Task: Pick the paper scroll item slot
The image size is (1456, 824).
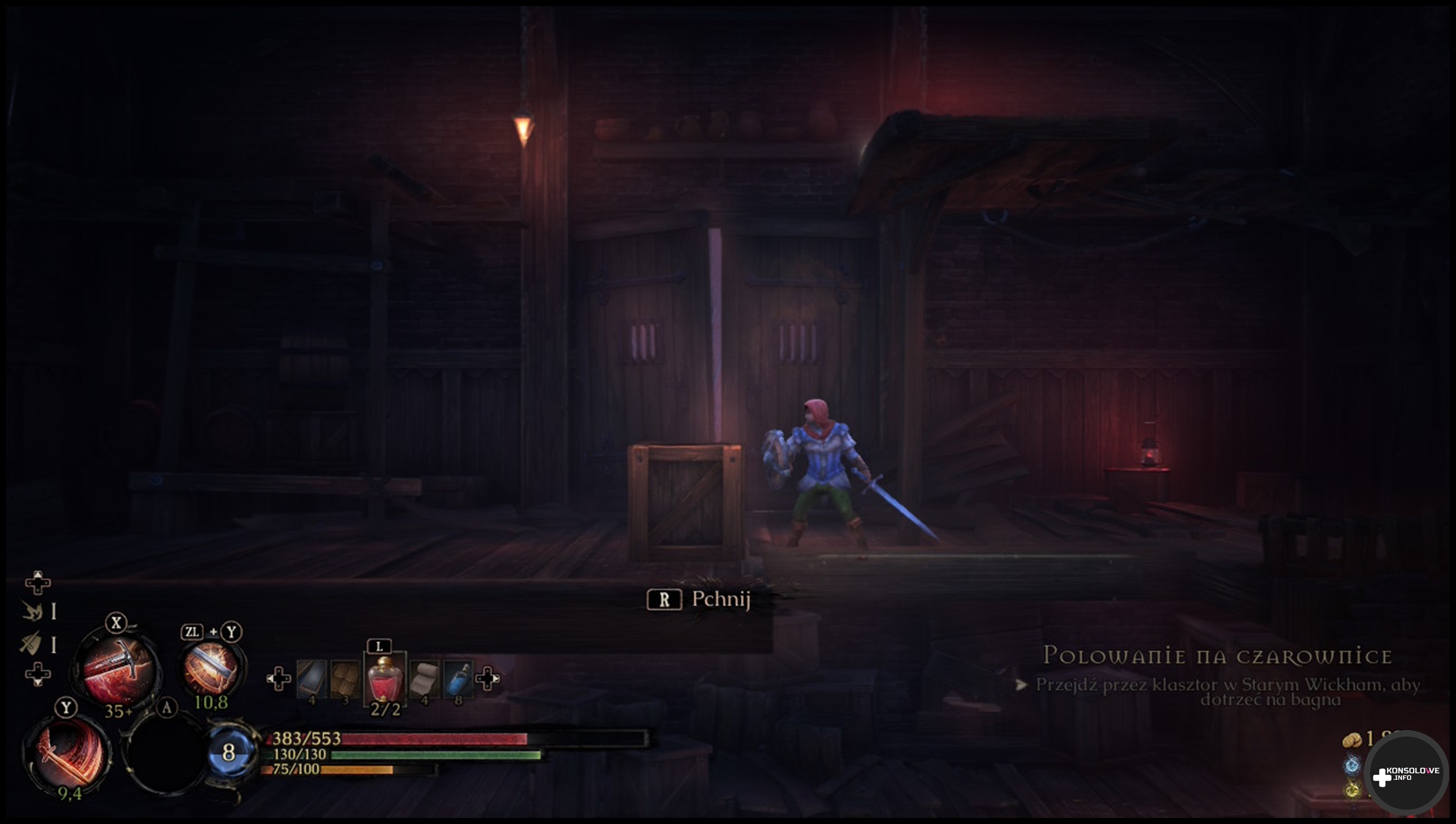Action: click(x=423, y=678)
